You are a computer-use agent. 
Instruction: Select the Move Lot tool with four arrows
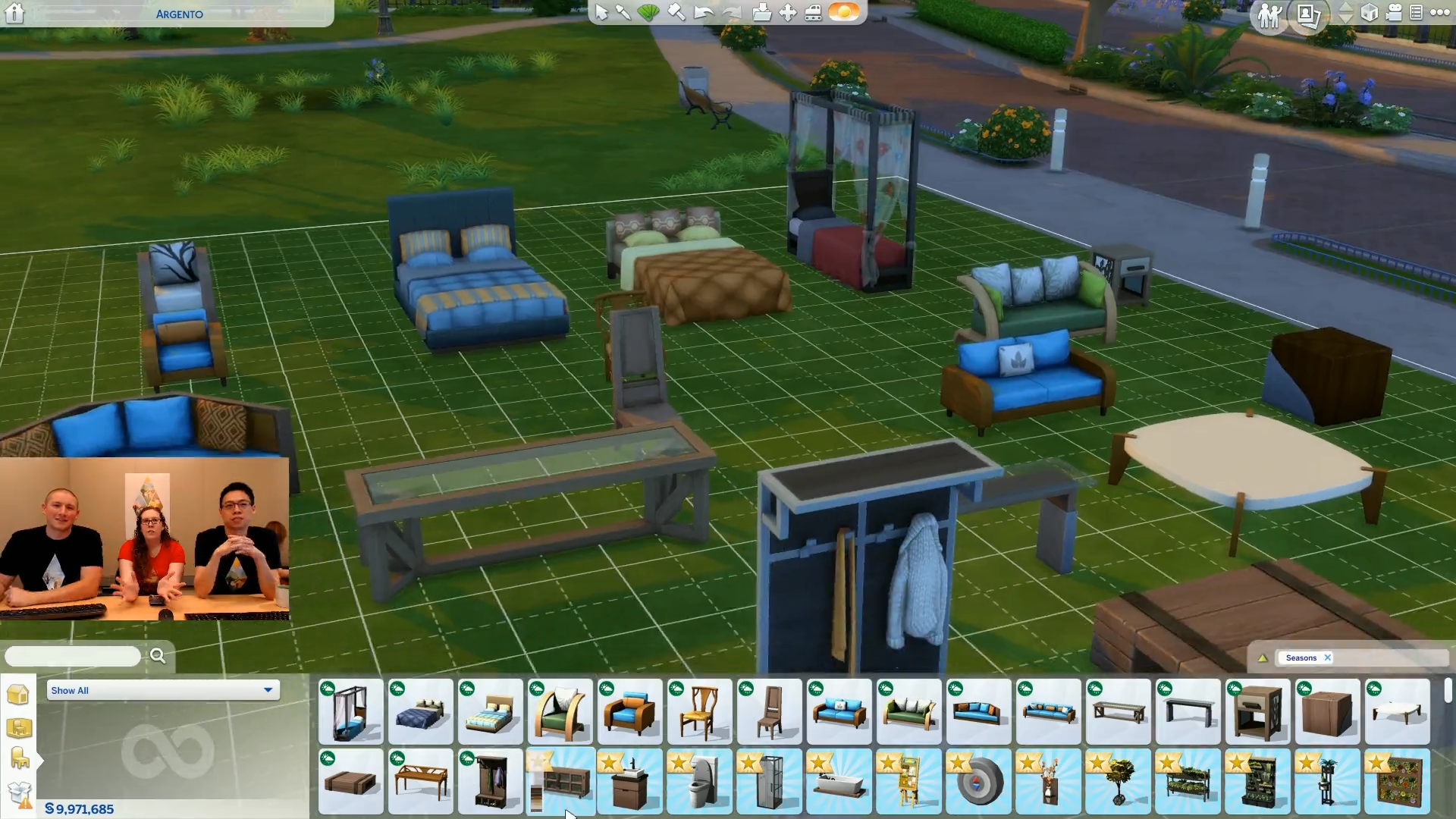tap(789, 13)
